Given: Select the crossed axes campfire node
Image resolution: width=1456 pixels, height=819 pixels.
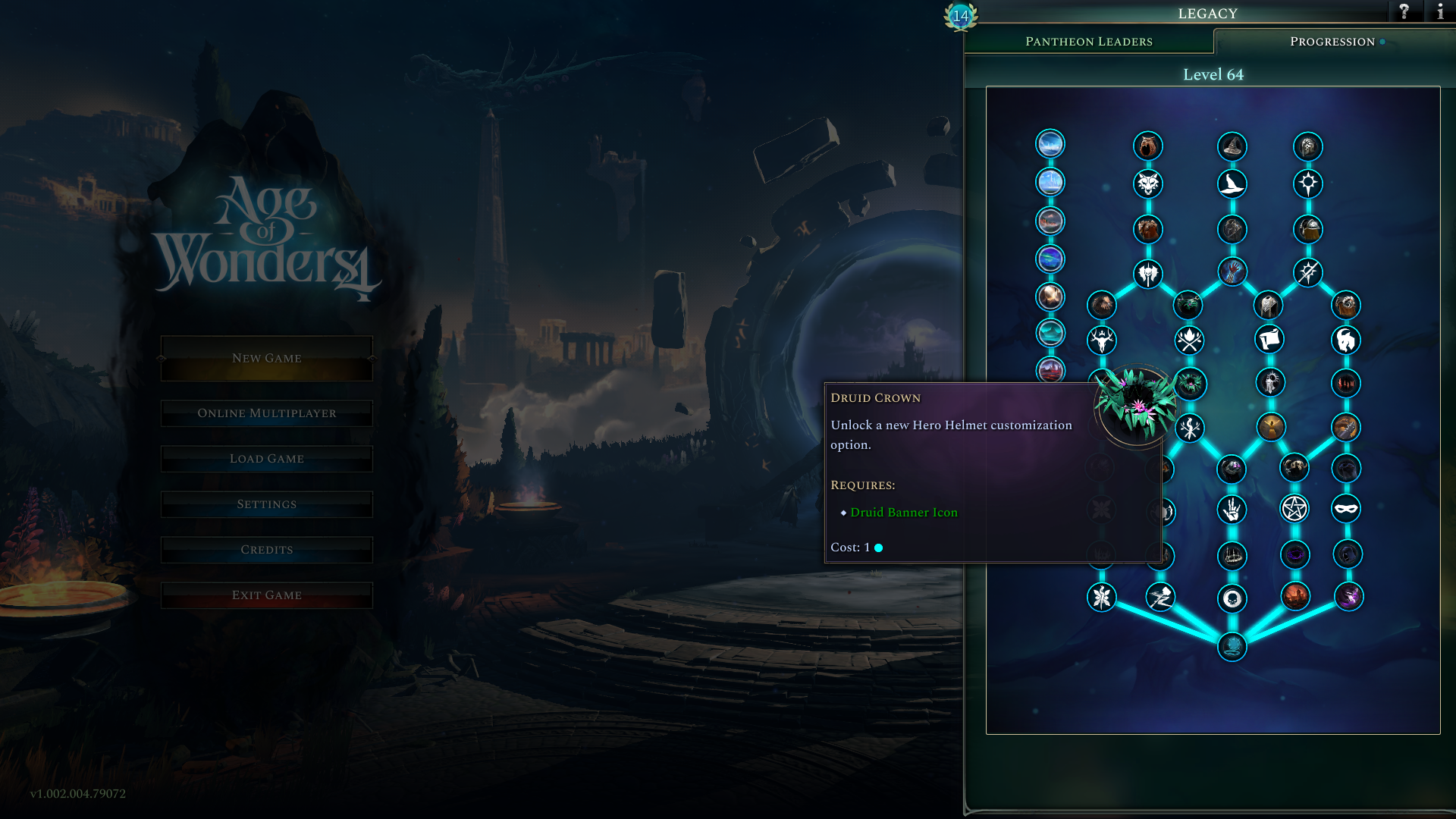Looking at the screenshot, I should (1191, 341).
